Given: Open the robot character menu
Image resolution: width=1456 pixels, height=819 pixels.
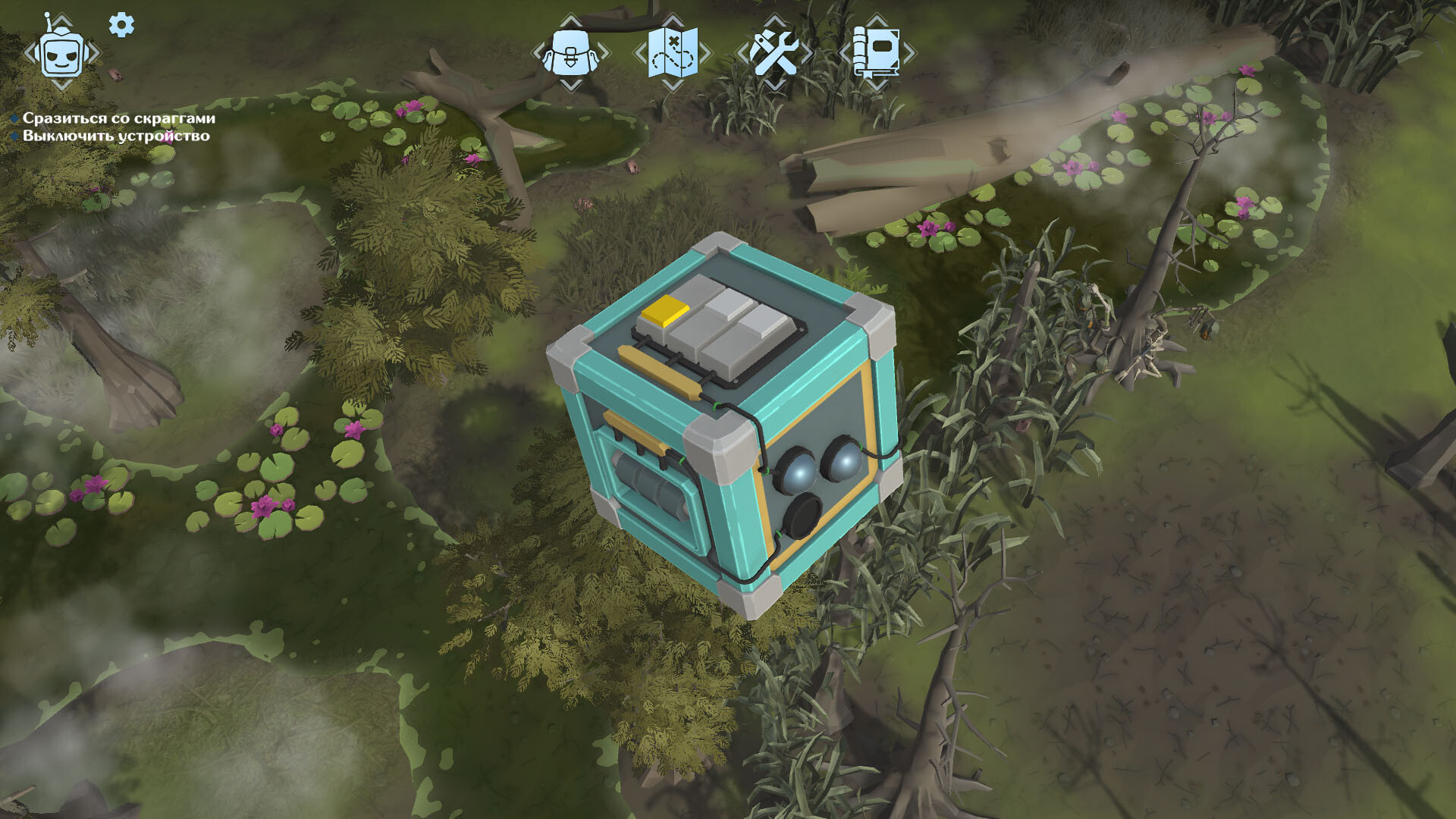Looking at the screenshot, I should click(61, 53).
